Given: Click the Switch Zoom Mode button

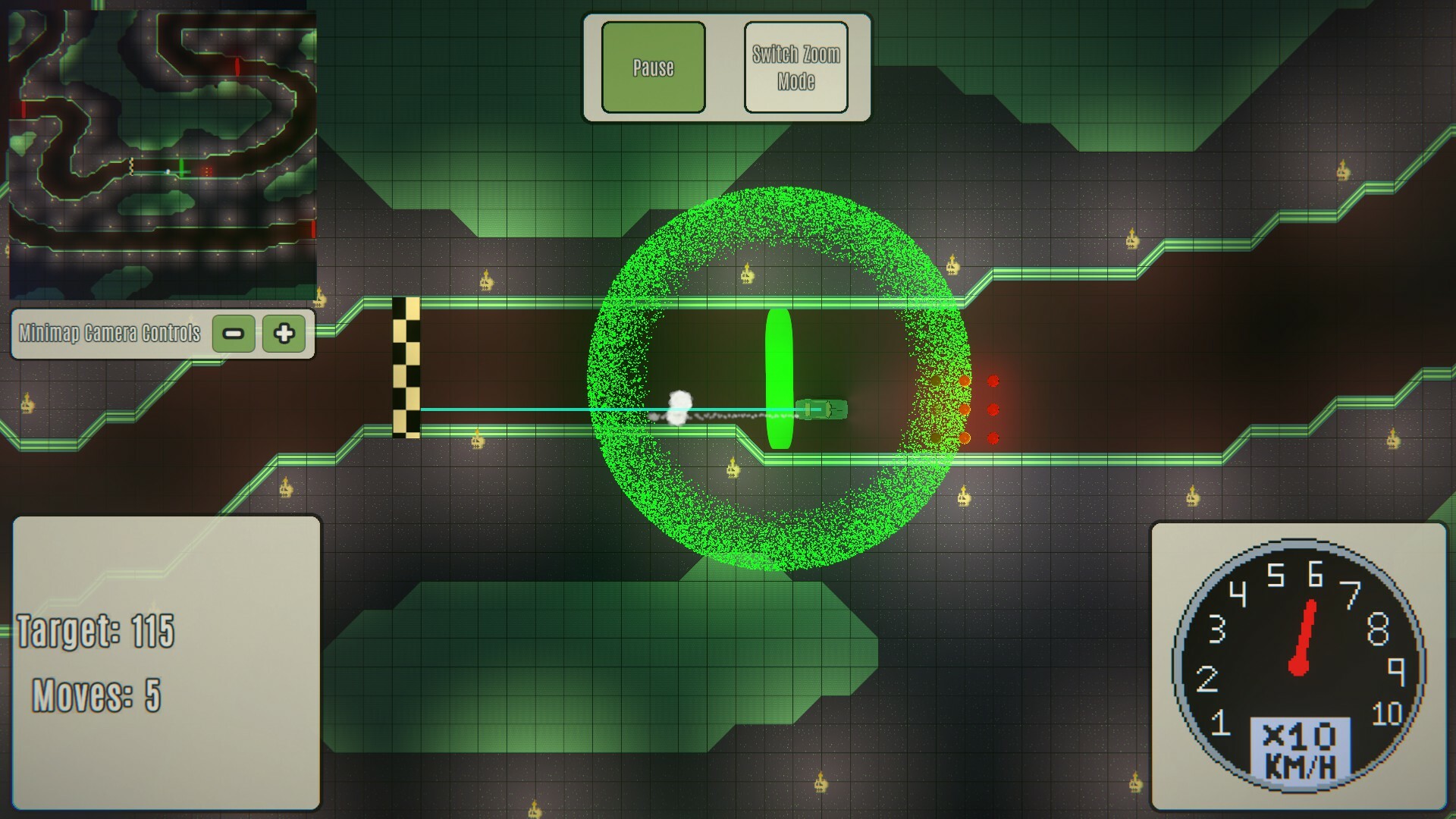Looking at the screenshot, I should [x=795, y=67].
